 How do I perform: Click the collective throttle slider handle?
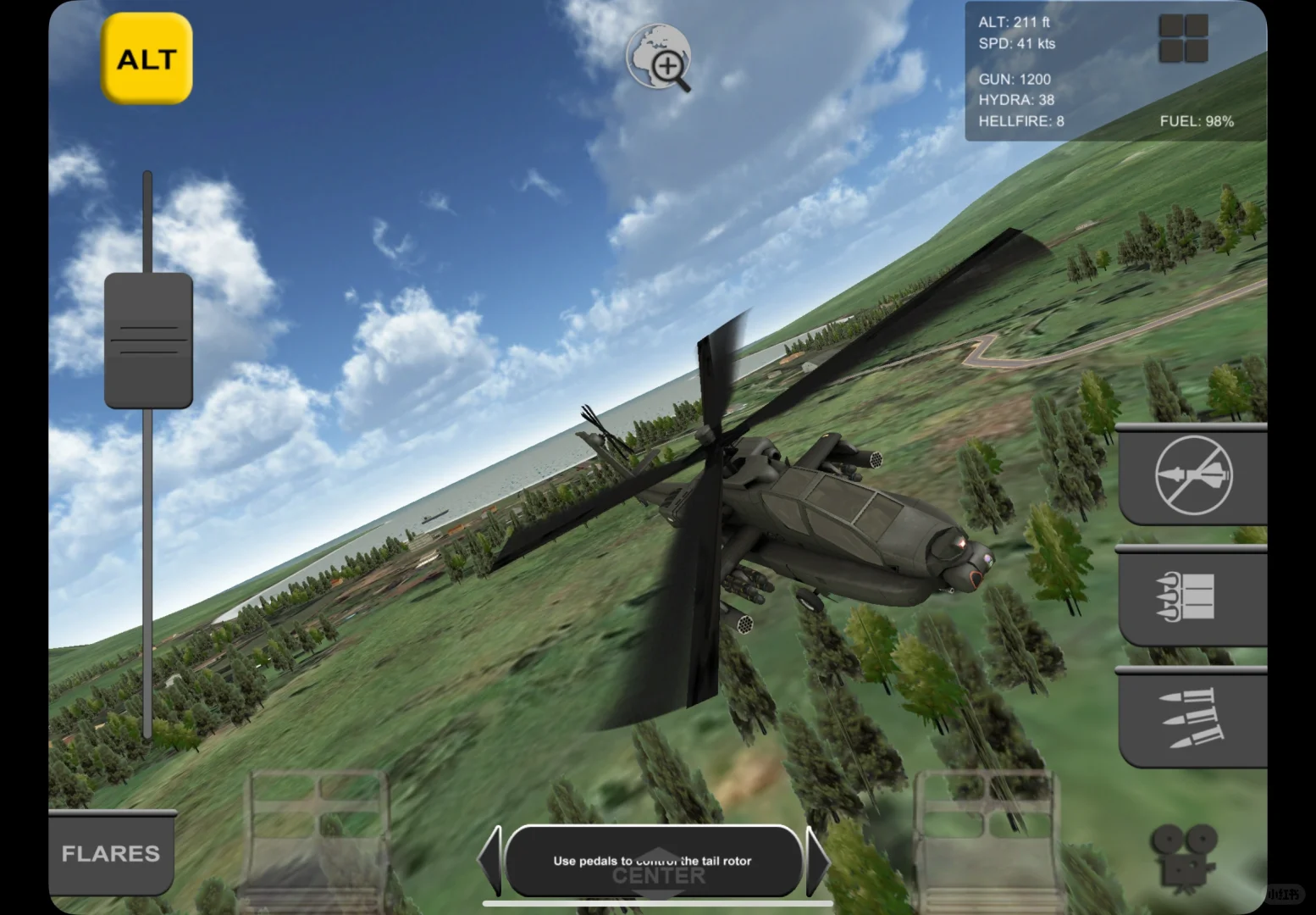click(x=148, y=341)
